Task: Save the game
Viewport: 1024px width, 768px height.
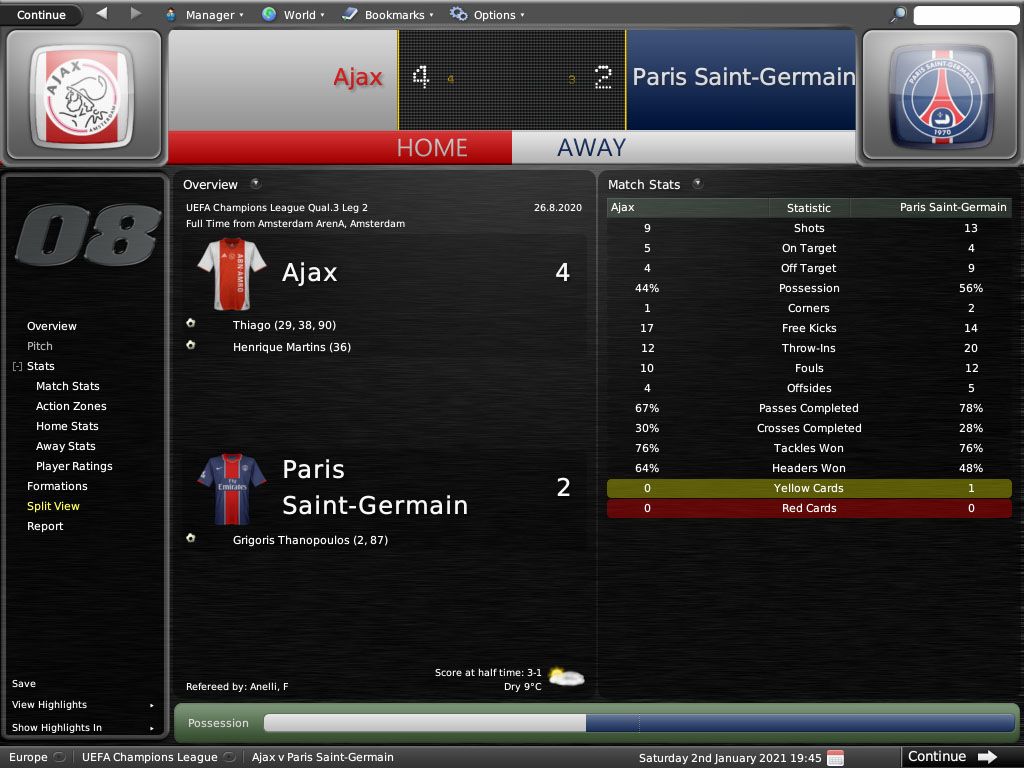Action: click(x=24, y=684)
